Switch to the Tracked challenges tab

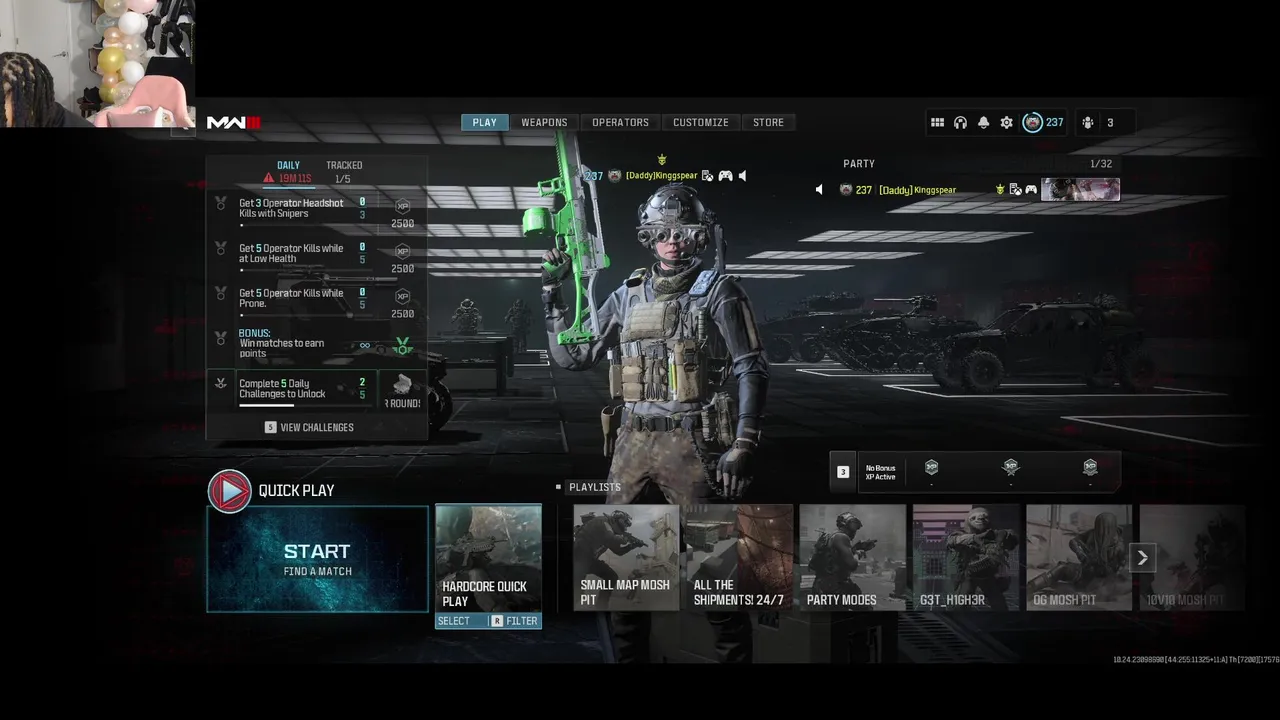344,165
